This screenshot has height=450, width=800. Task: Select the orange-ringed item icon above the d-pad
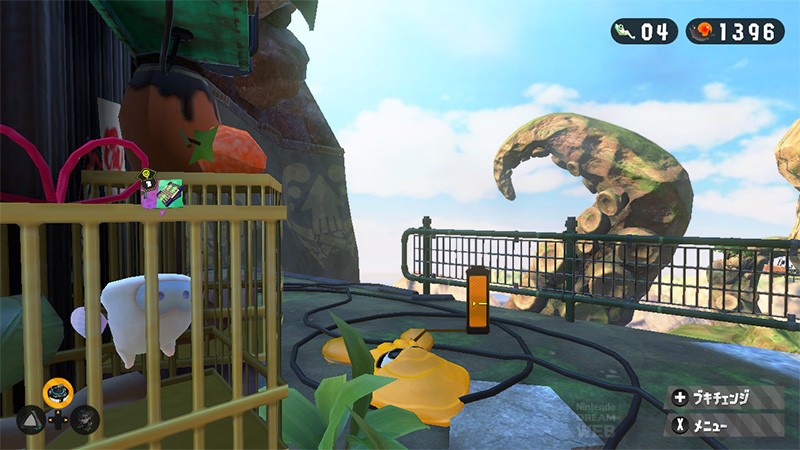pos(57,391)
